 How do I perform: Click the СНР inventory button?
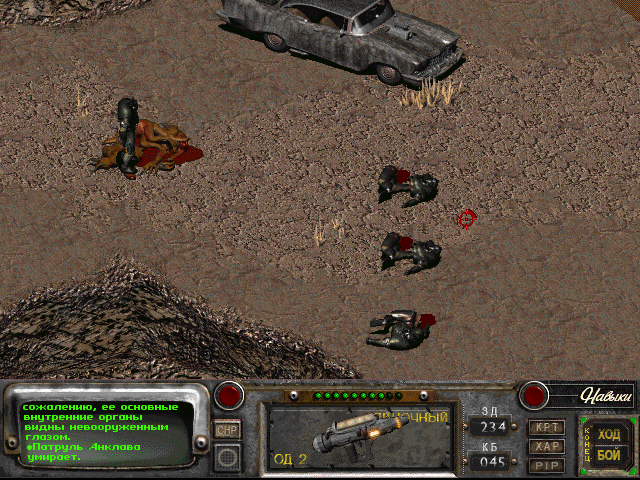click(x=228, y=429)
